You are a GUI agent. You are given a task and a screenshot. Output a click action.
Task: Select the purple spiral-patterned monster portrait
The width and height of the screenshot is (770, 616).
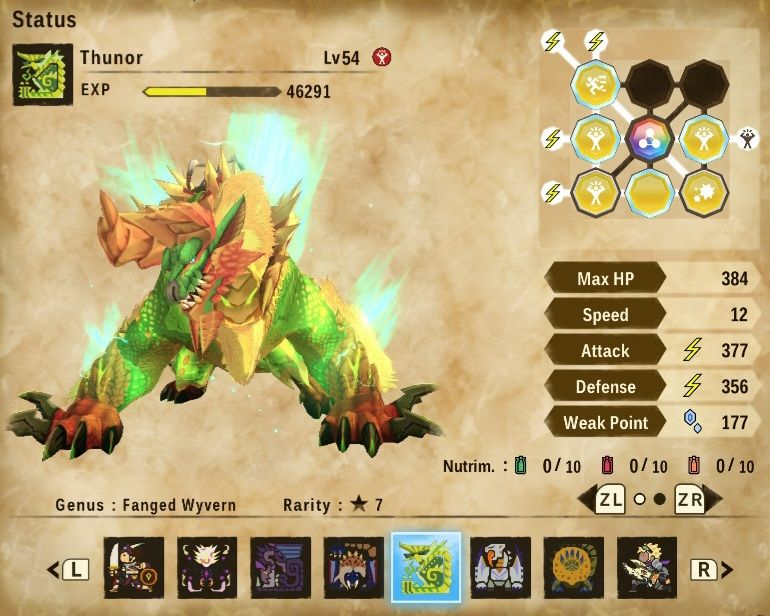click(280, 568)
